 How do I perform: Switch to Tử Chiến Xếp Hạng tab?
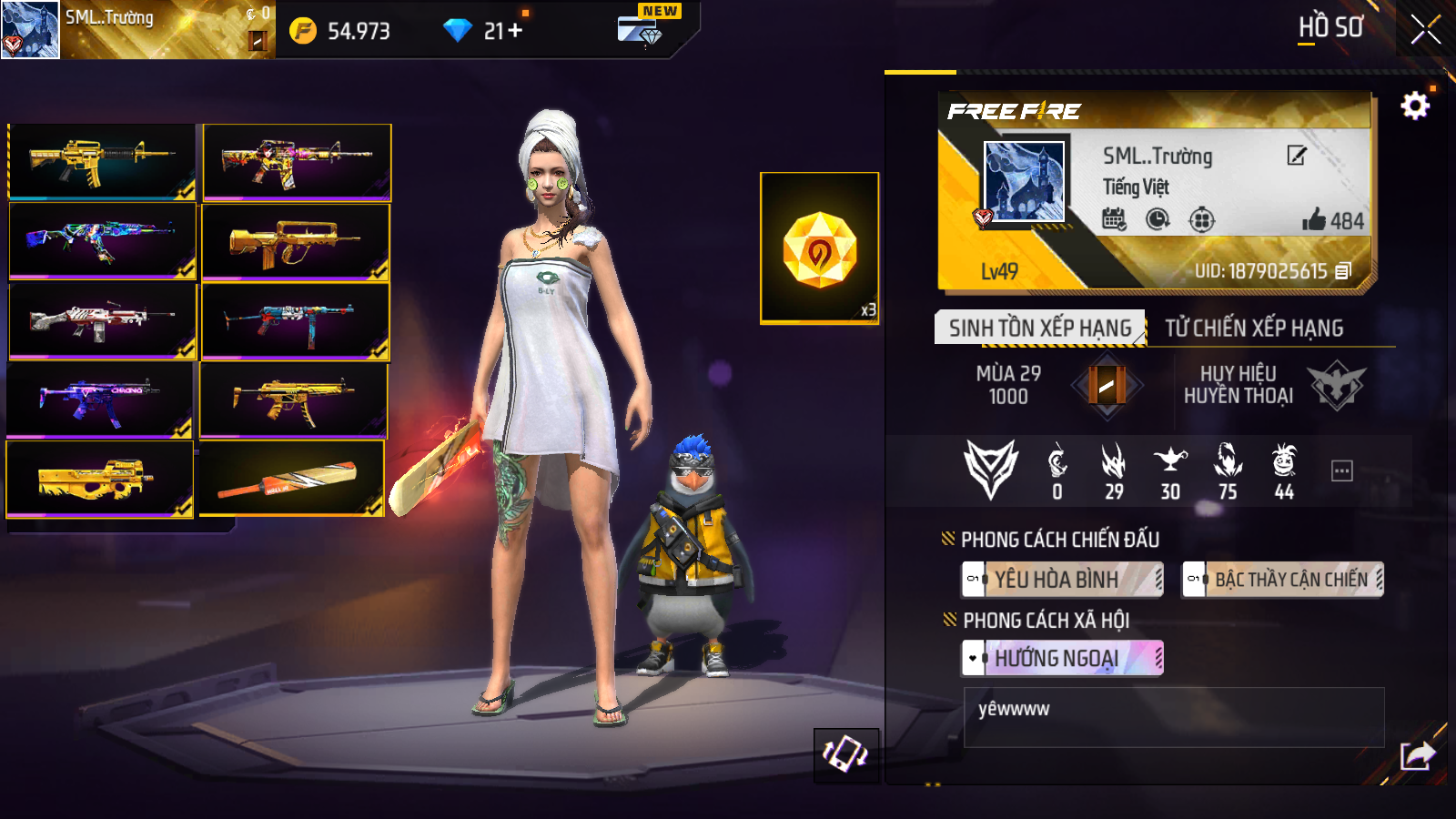coord(1254,329)
